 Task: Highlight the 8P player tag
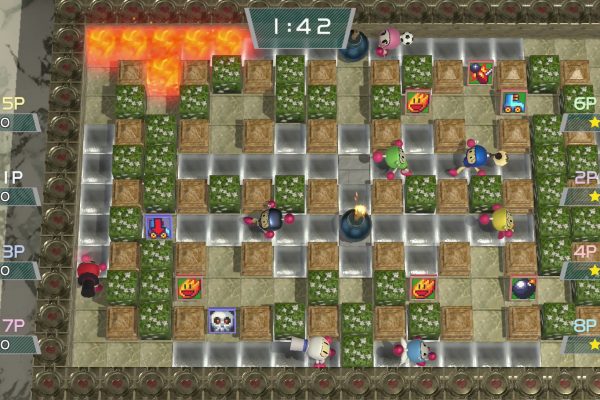click(x=581, y=335)
